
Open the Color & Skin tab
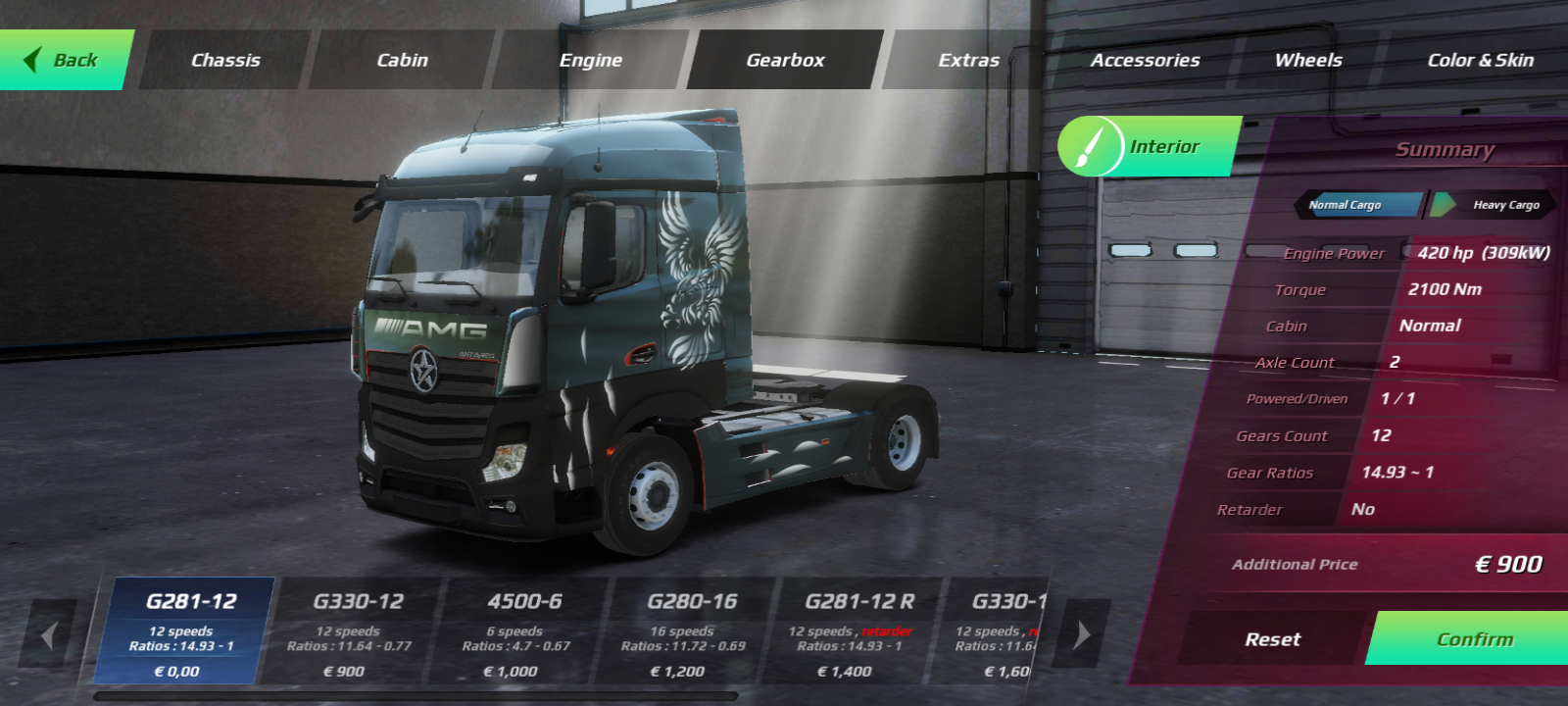tap(1480, 60)
